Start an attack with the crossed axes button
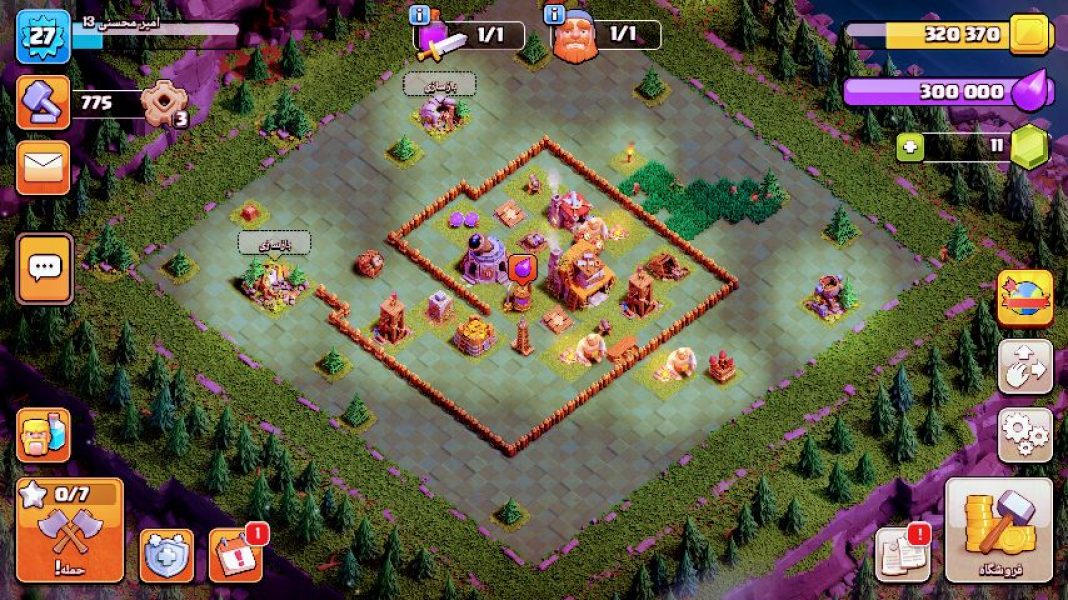 click(x=69, y=530)
